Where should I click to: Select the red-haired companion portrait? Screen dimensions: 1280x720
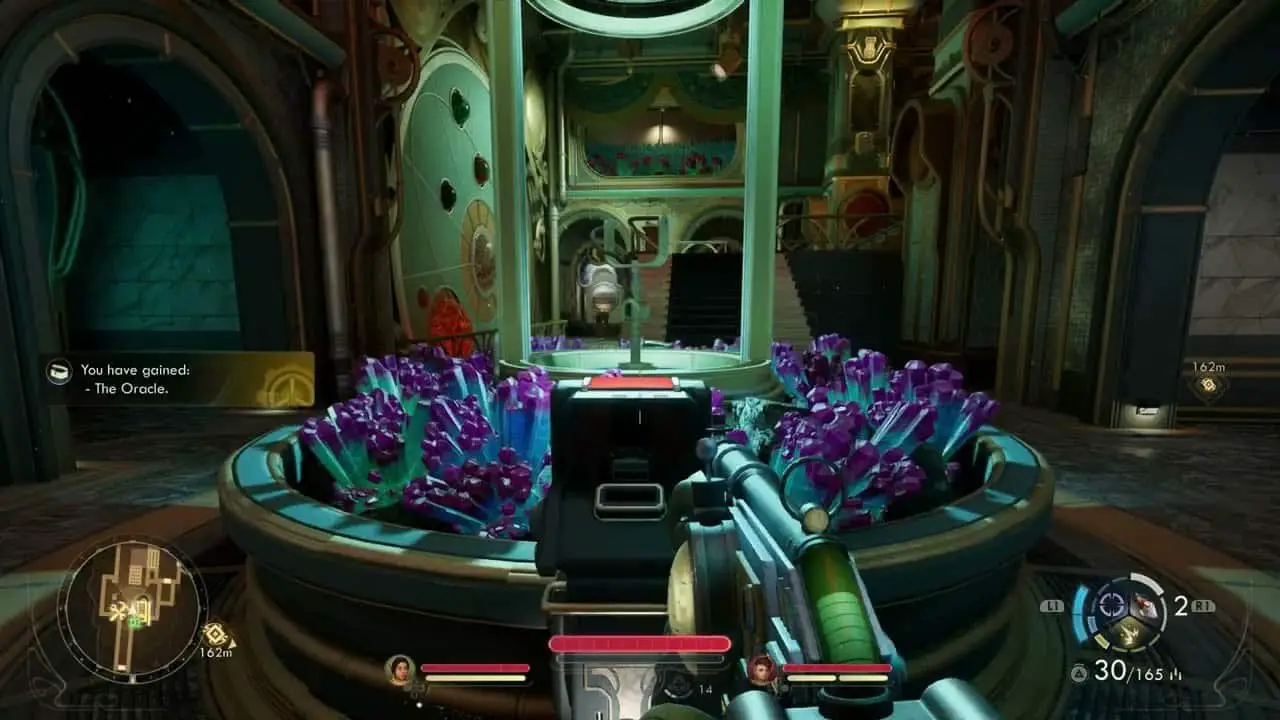click(762, 668)
